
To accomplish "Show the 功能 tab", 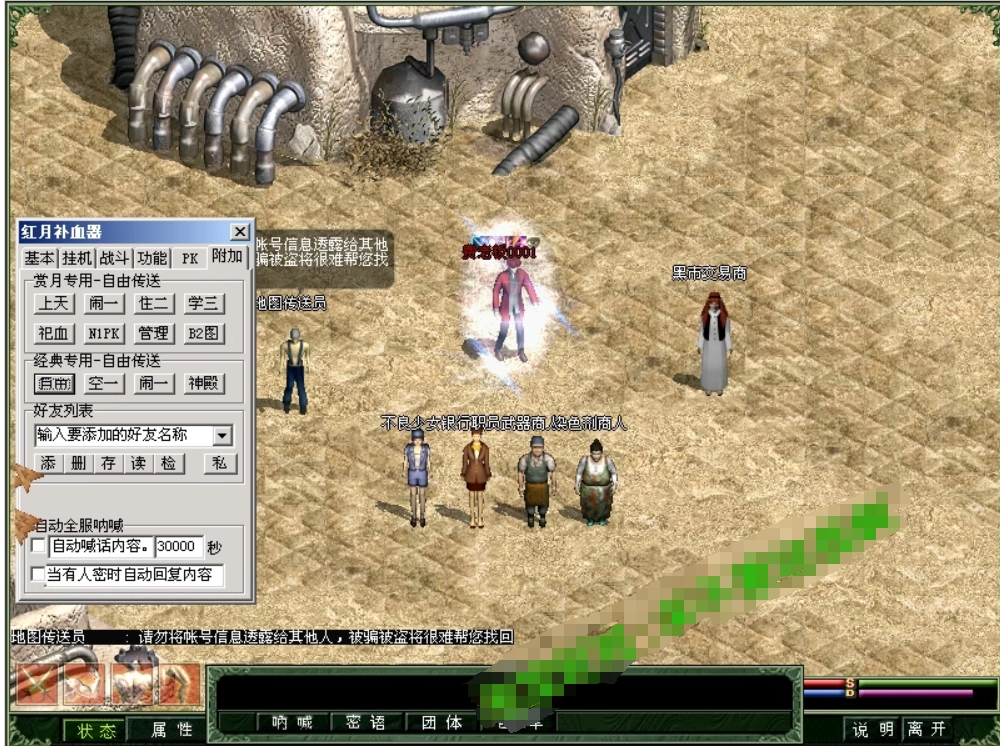I will pos(152,257).
